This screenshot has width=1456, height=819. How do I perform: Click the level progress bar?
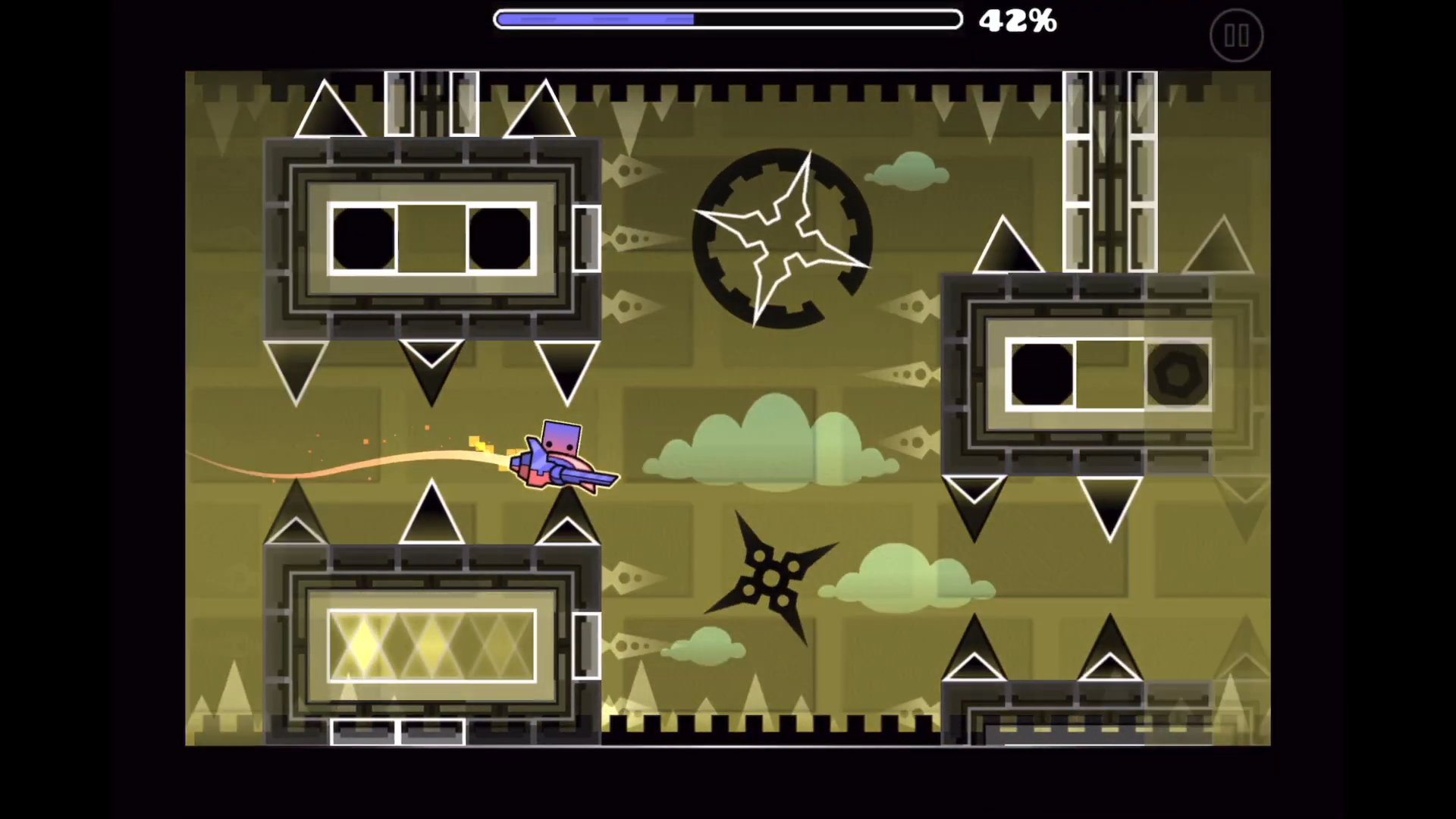[726, 19]
